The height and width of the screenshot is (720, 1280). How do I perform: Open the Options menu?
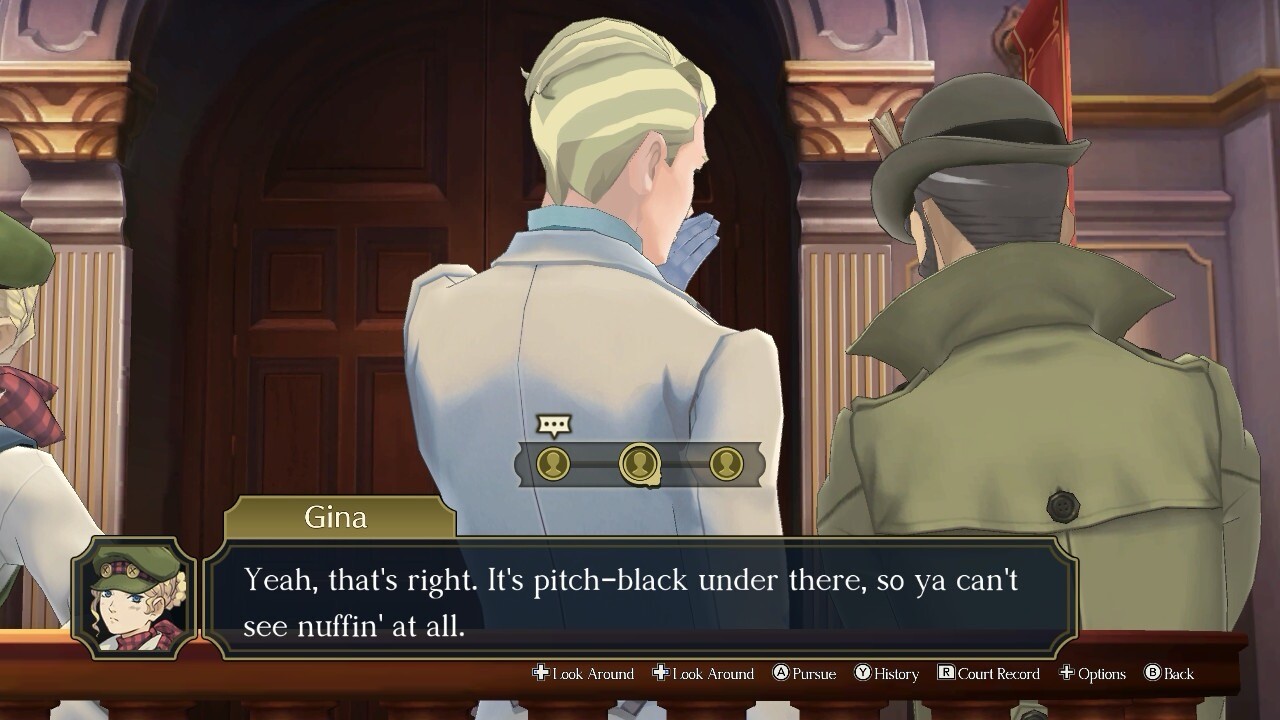[1092, 674]
